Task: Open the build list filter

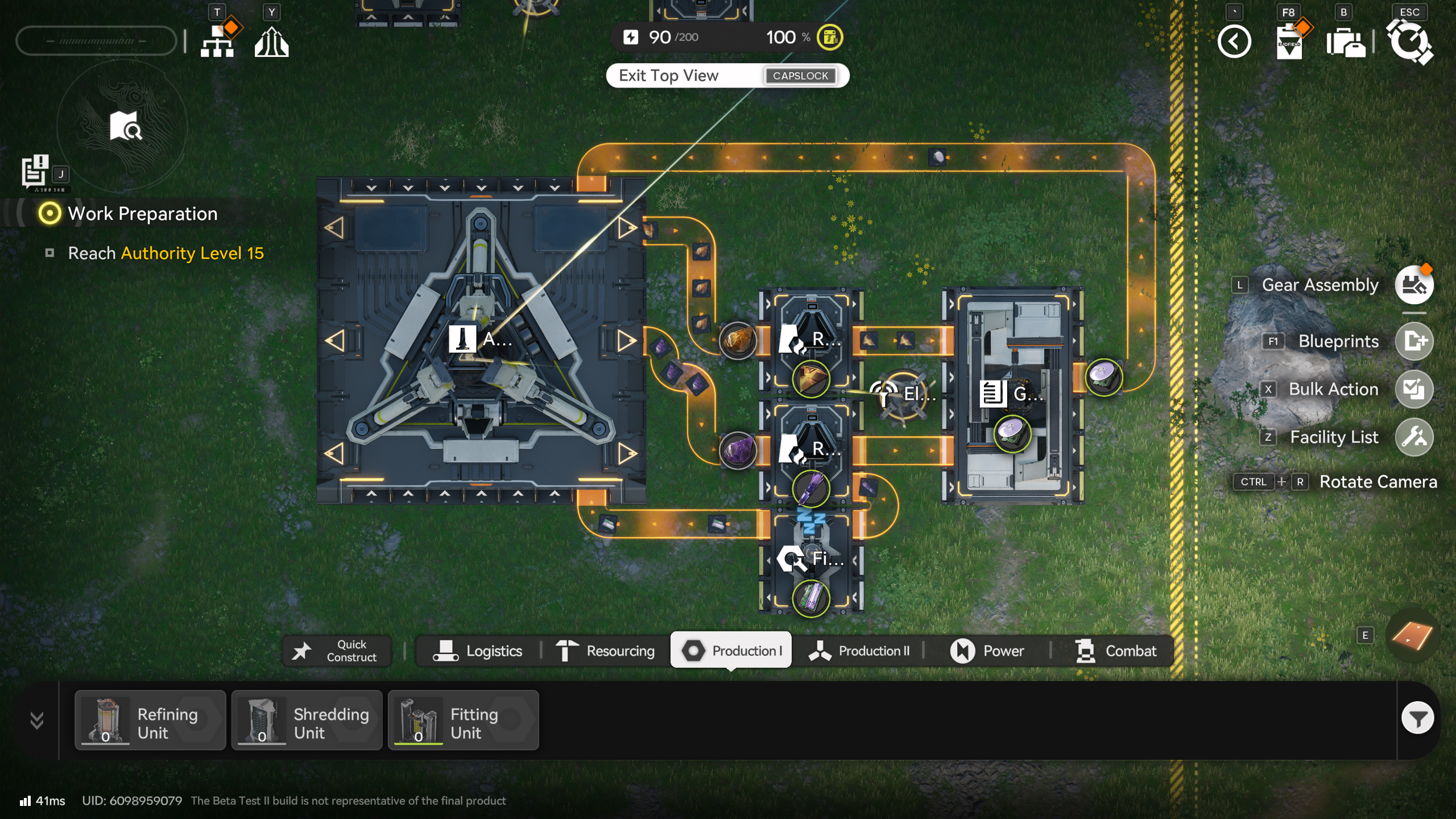Action: (x=1417, y=719)
